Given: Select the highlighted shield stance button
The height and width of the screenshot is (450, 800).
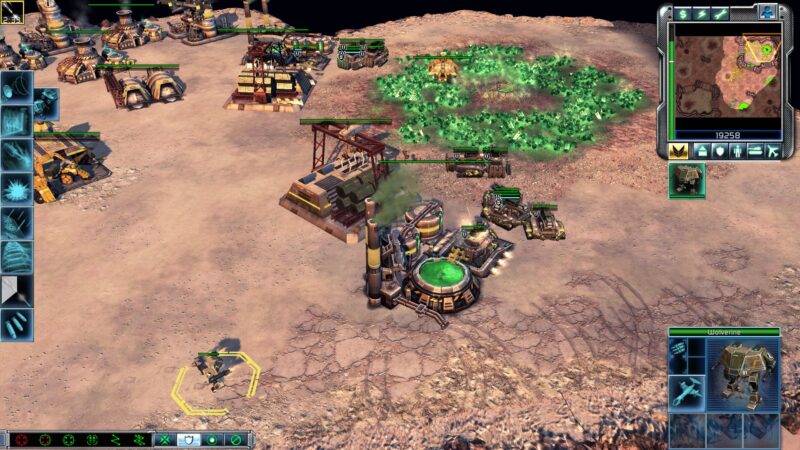Looking at the screenshot, I should [188, 439].
